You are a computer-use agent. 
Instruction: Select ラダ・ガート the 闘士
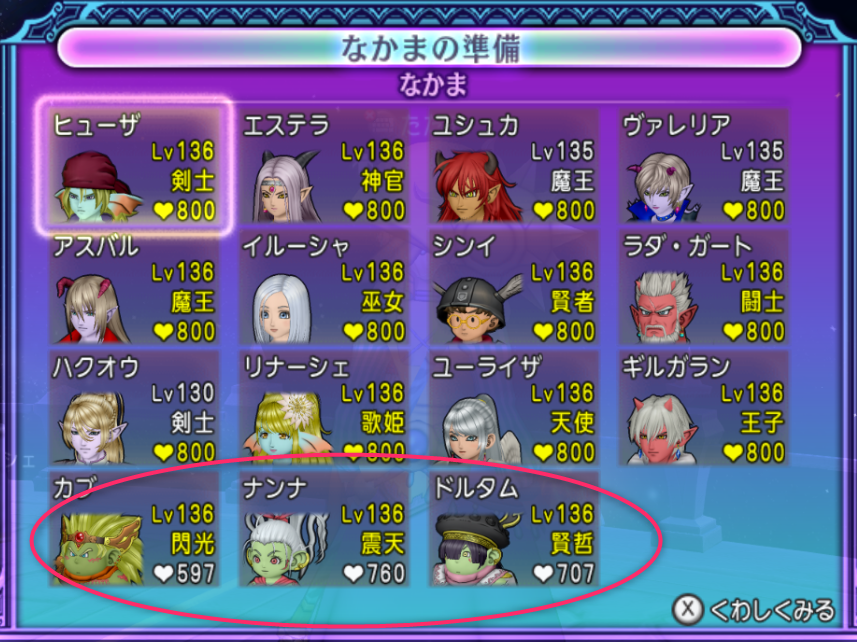703,288
